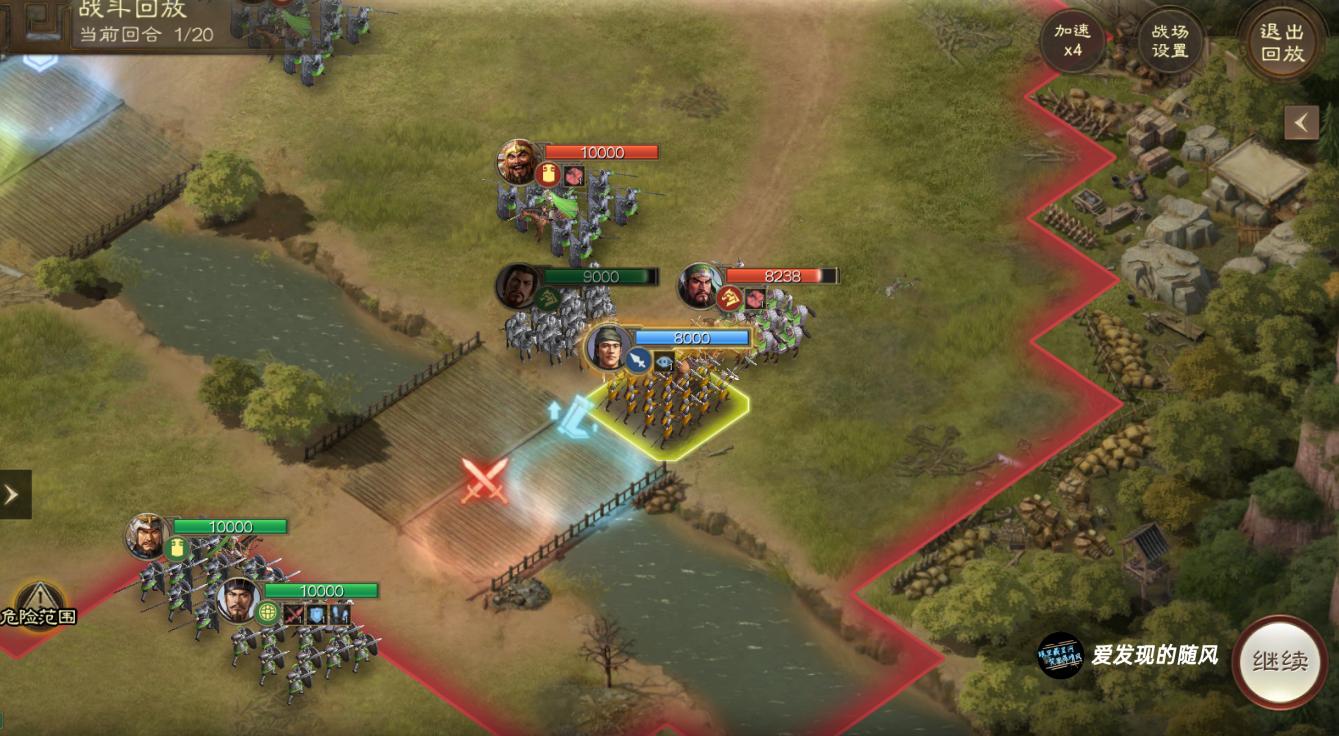Select the sword skill icon on the blue 8000 general
The width and height of the screenshot is (1339, 736).
pyautogui.click(x=638, y=362)
